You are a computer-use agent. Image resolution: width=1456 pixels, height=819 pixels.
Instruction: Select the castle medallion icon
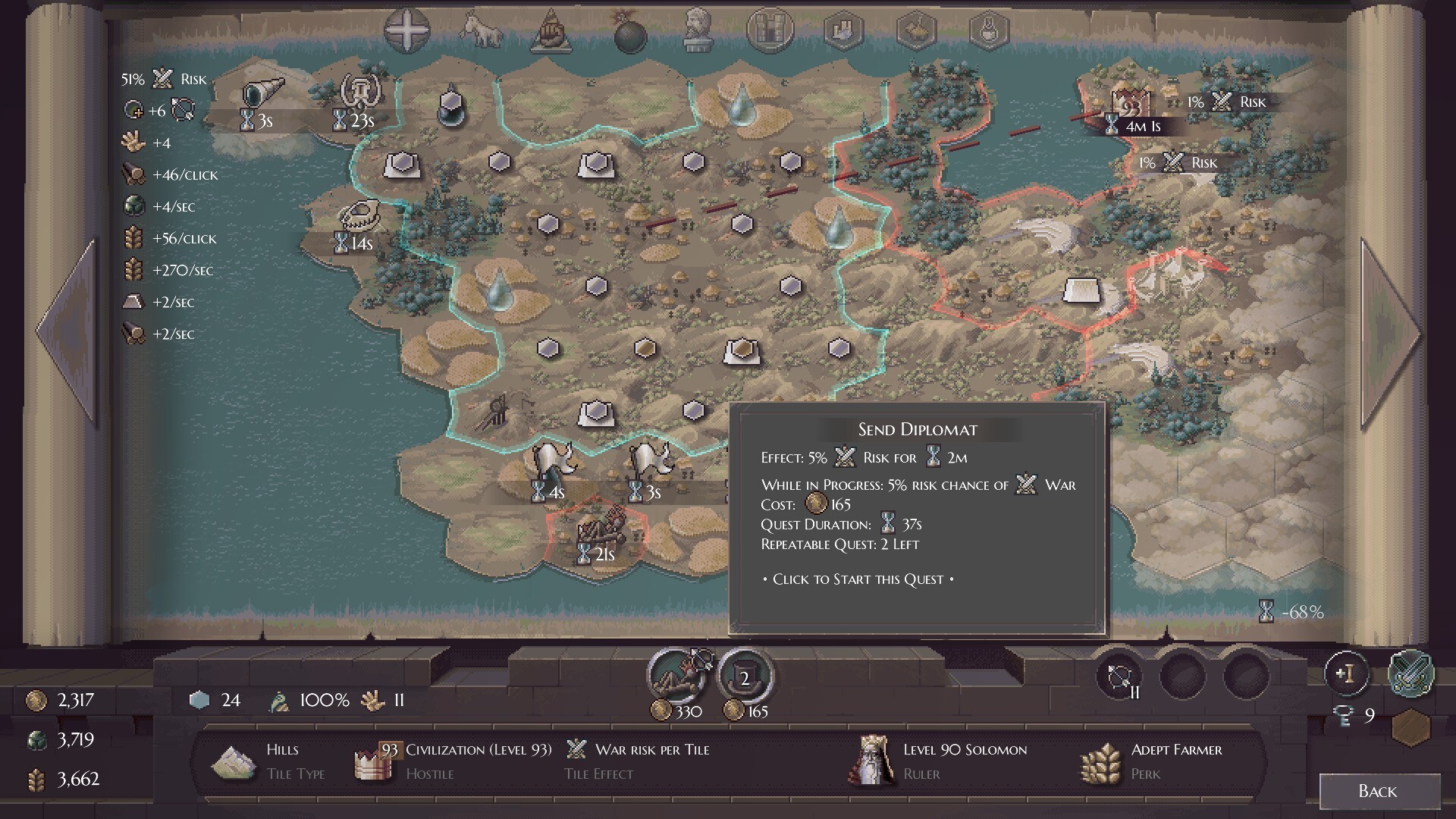pyautogui.click(x=770, y=30)
